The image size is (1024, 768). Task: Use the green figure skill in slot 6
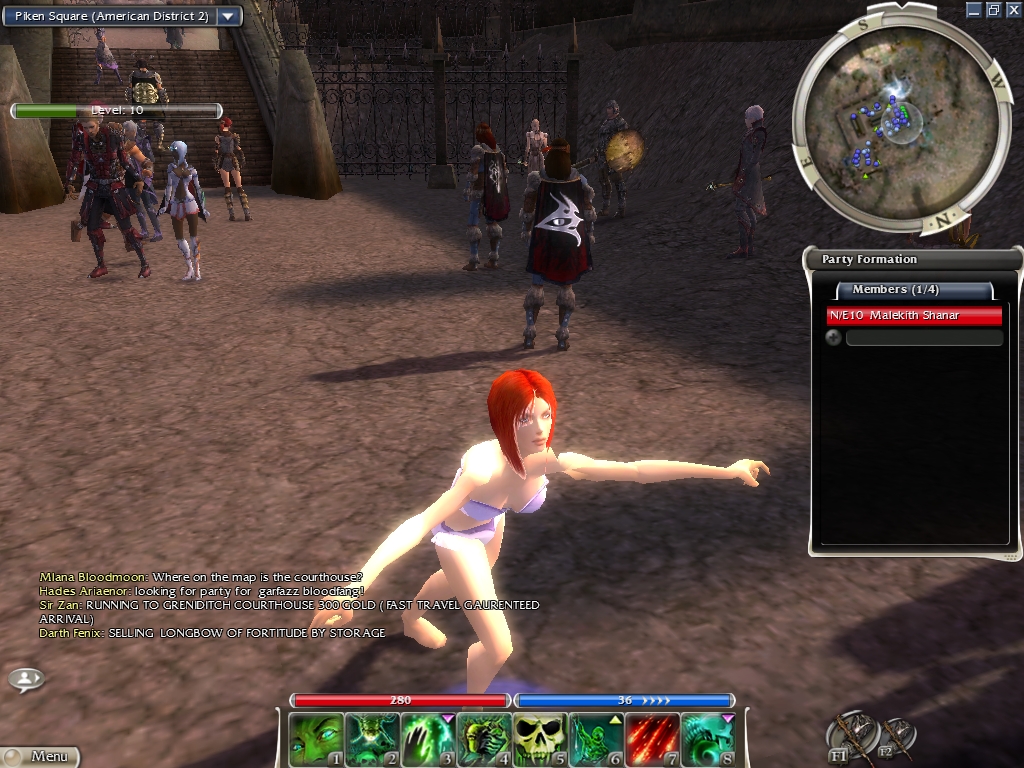(x=596, y=739)
